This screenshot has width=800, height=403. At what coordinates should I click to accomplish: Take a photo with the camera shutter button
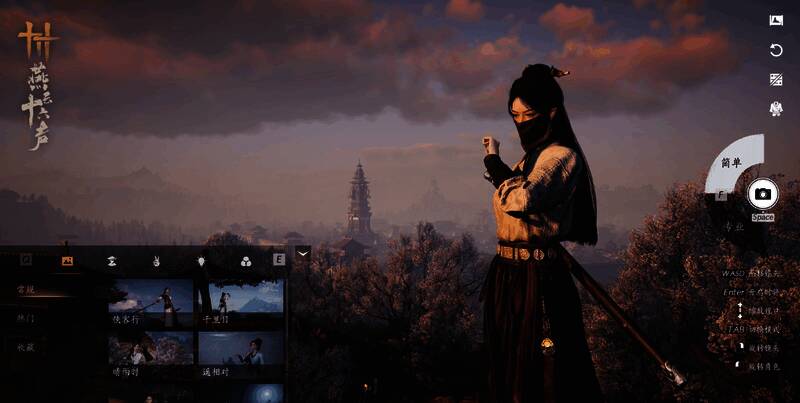click(x=763, y=194)
